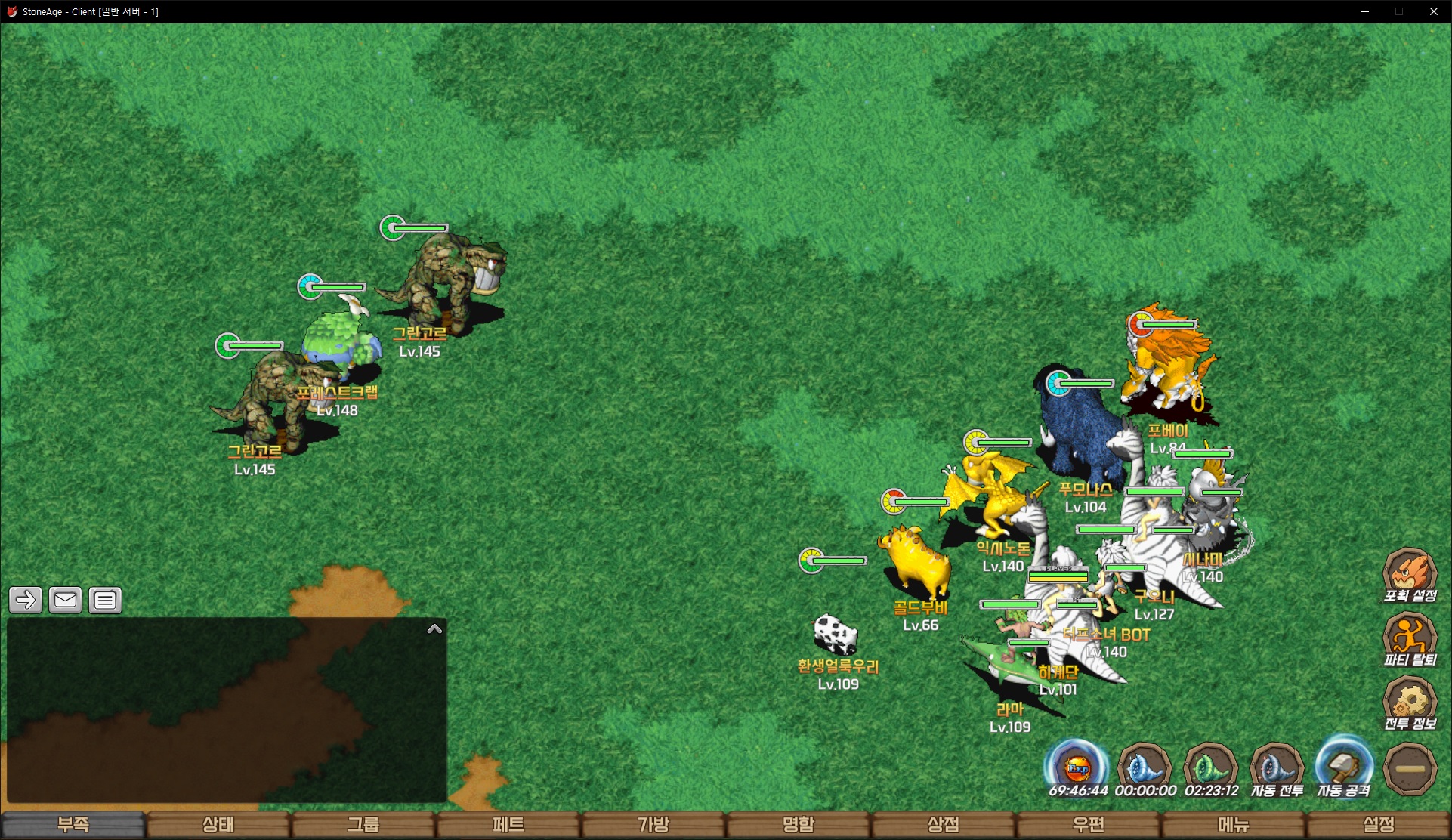
Task: Select the 그룹 group menu
Action: 363,824
